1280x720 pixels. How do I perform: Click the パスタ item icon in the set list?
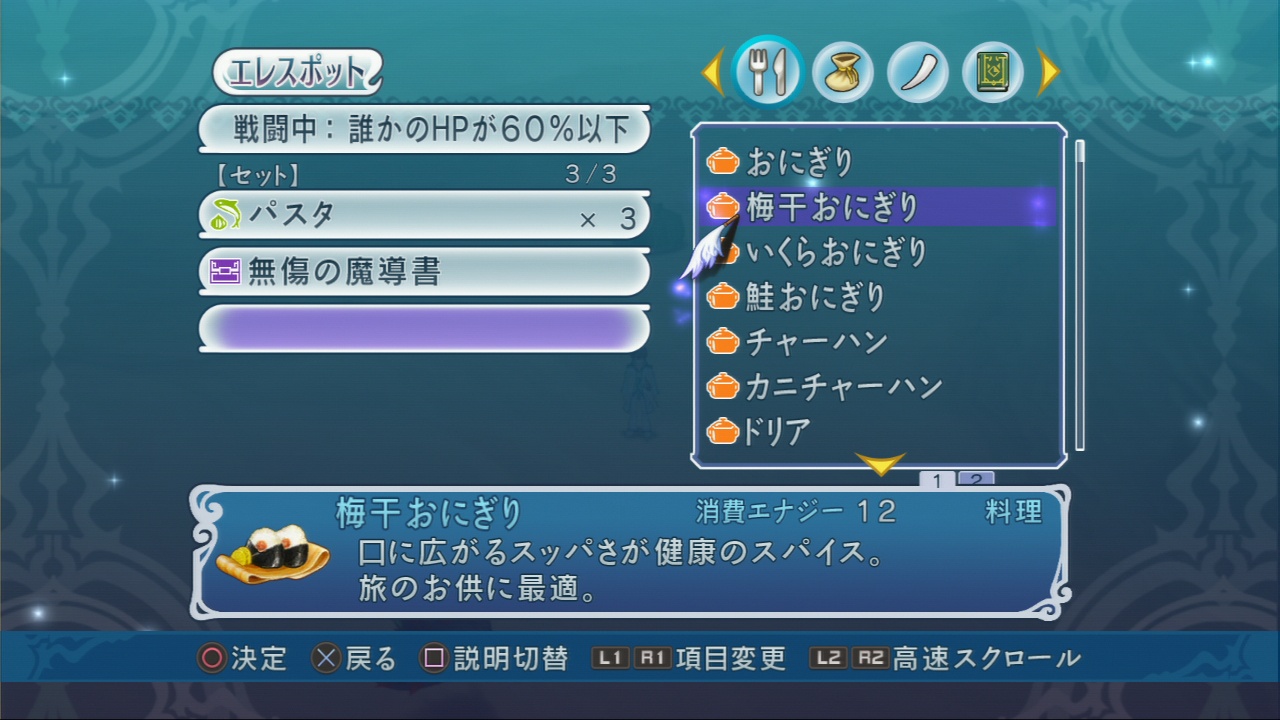pyautogui.click(x=225, y=214)
